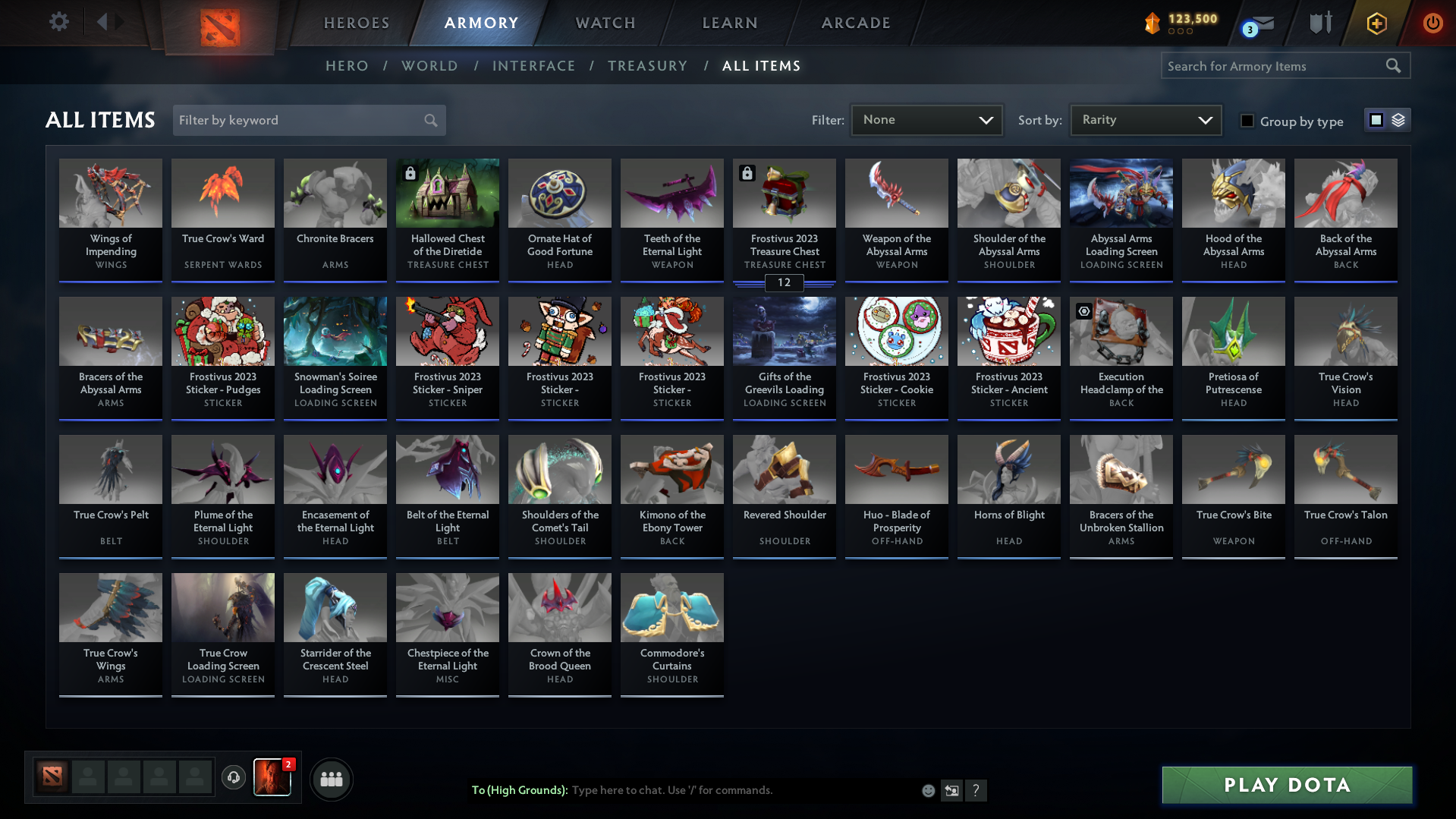This screenshot has height=819, width=1456.
Task: Switch to the WATCH tab
Action: click(605, 23)
